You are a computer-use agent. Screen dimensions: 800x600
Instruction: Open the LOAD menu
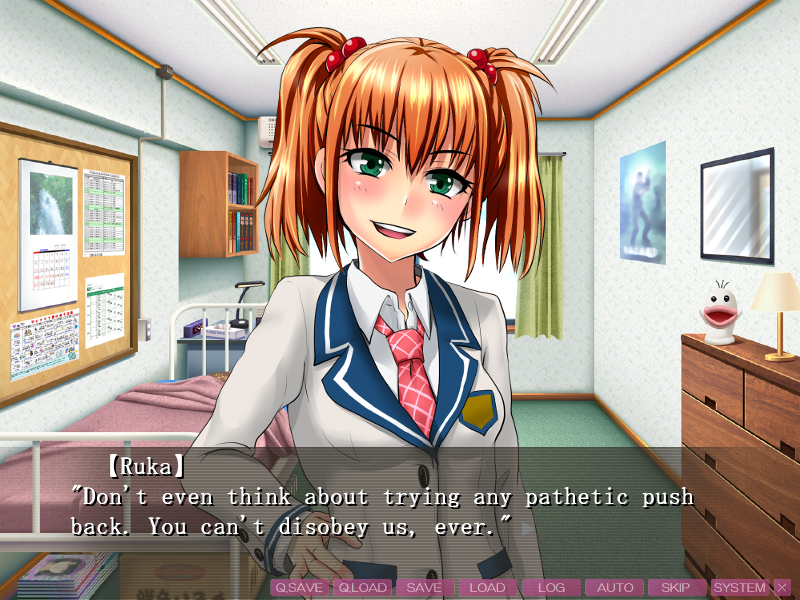[x=487, y=588]
